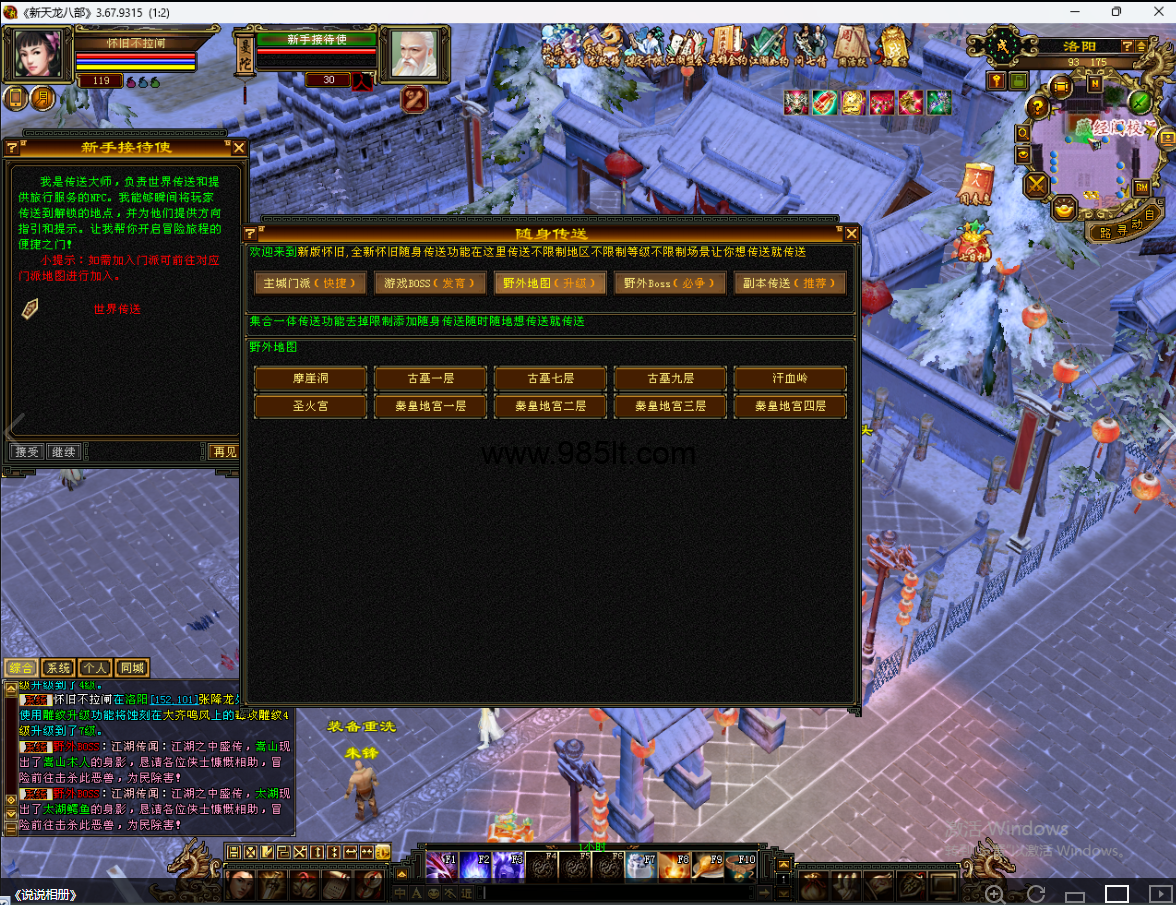Image resolution: width=1176 pixels, height=905 pixels.
Task: Close the 新手接待使 dialogue window
Action: click(x=238, y=148)
